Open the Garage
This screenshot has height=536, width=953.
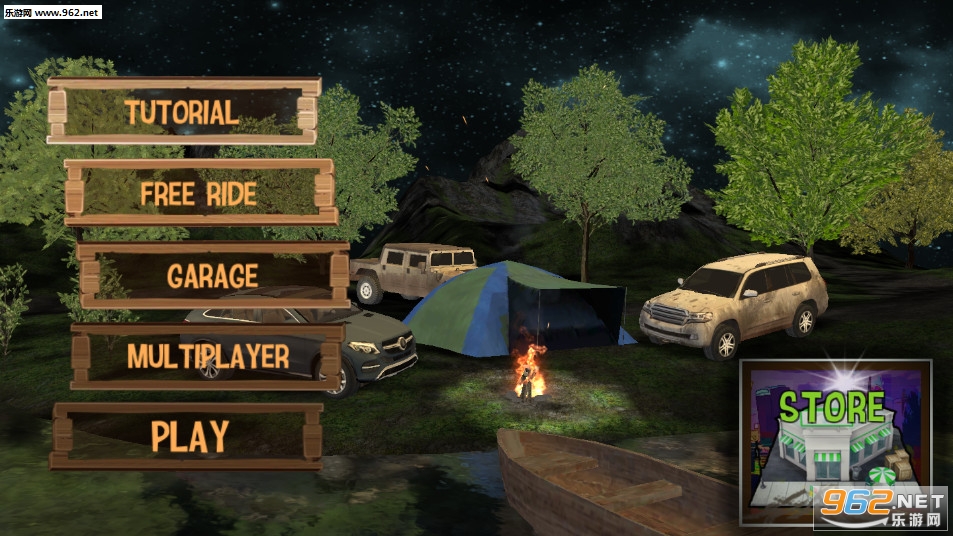[213, 275]
